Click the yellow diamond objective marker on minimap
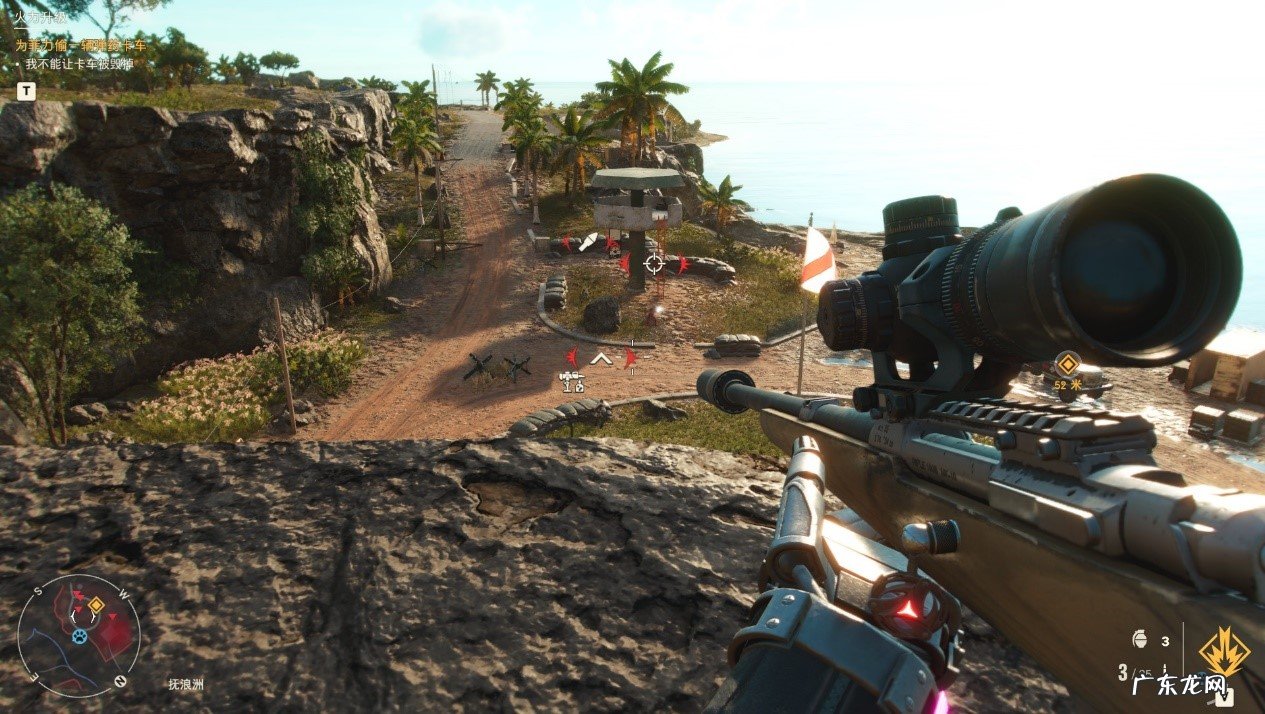 click(x=96, y=605)
